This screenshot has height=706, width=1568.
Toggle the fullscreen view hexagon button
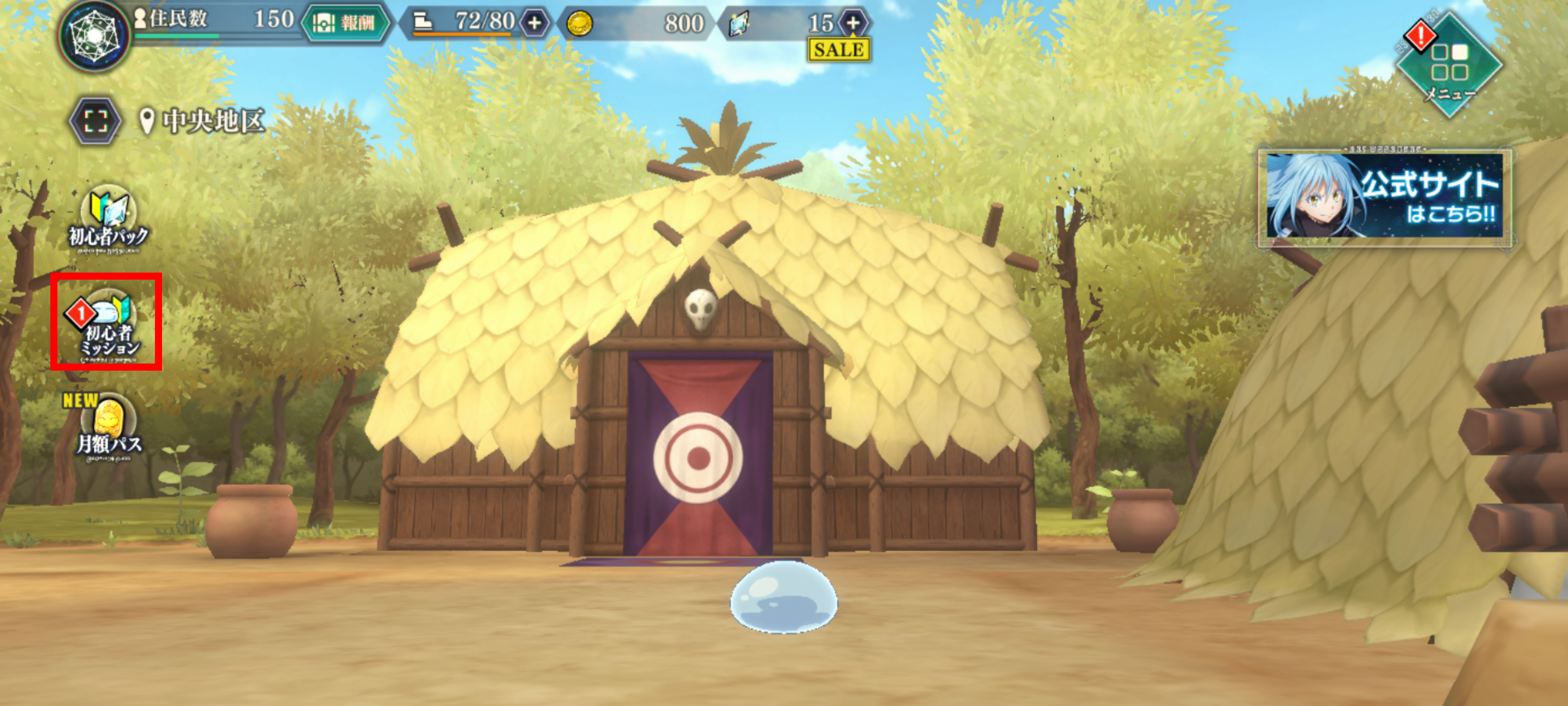pos(95,121)
